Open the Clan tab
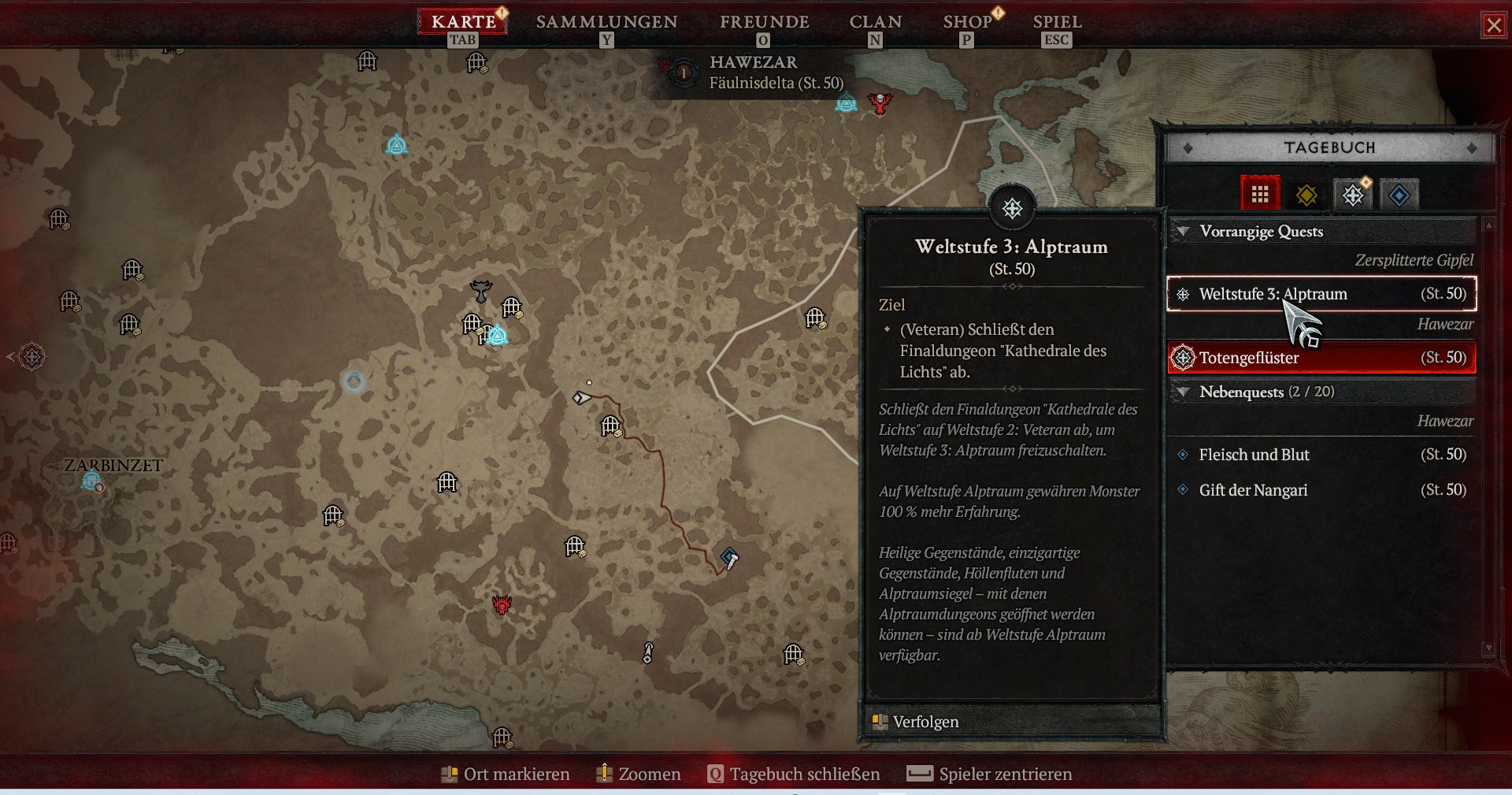1512x795 pixels. pyautogui.click(x=875, y=22)
